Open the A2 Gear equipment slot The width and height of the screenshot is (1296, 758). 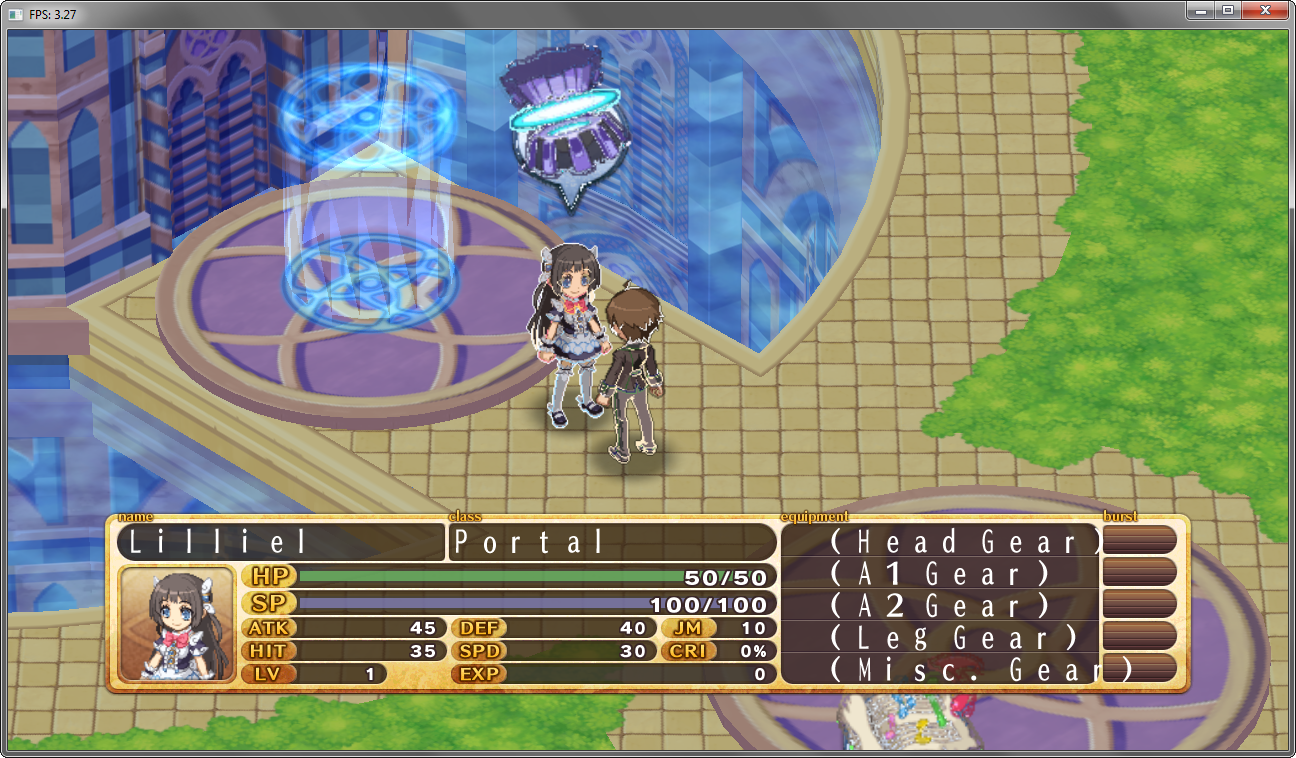940,606
